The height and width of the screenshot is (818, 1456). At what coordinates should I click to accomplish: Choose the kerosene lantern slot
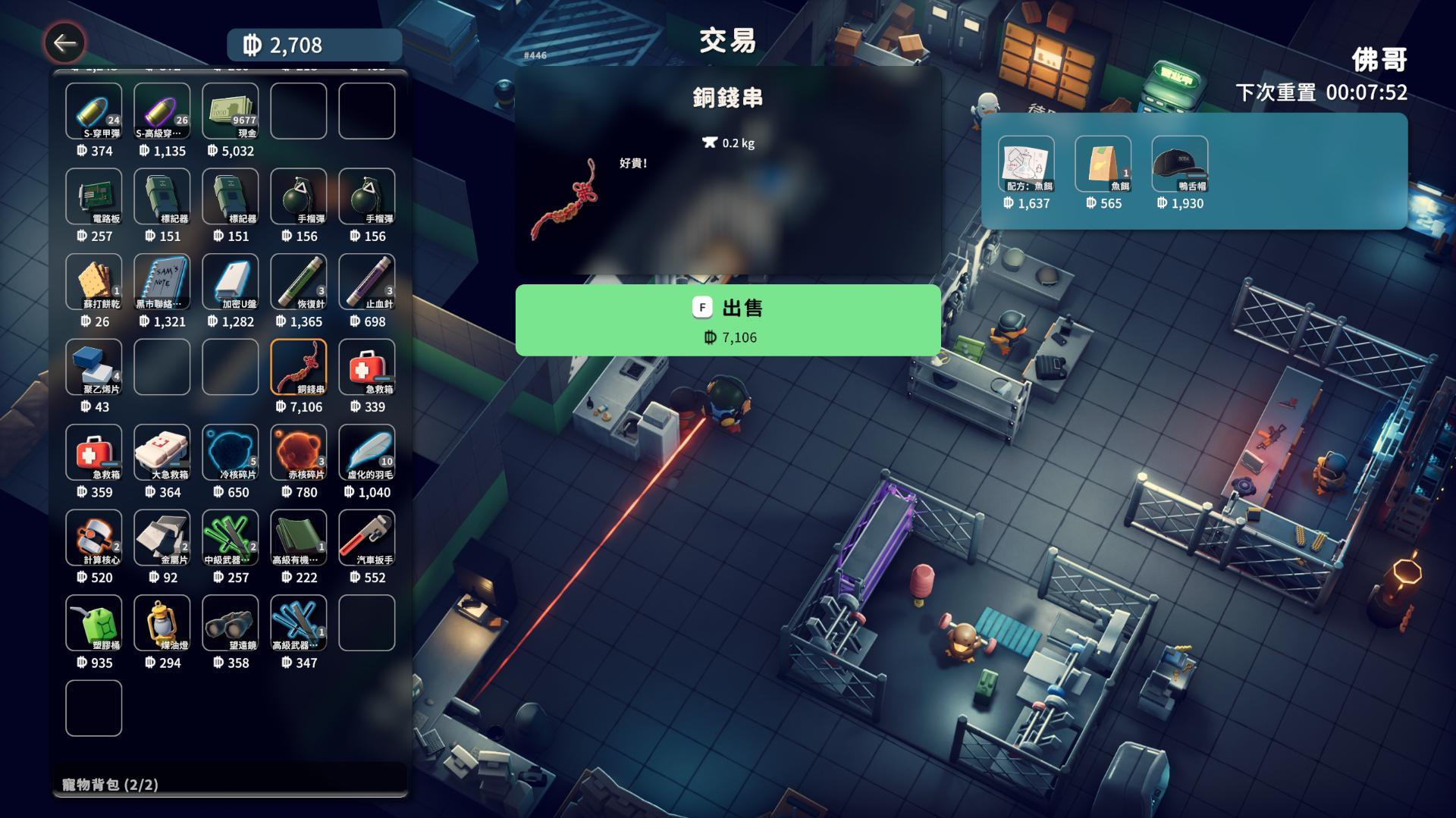162,623
